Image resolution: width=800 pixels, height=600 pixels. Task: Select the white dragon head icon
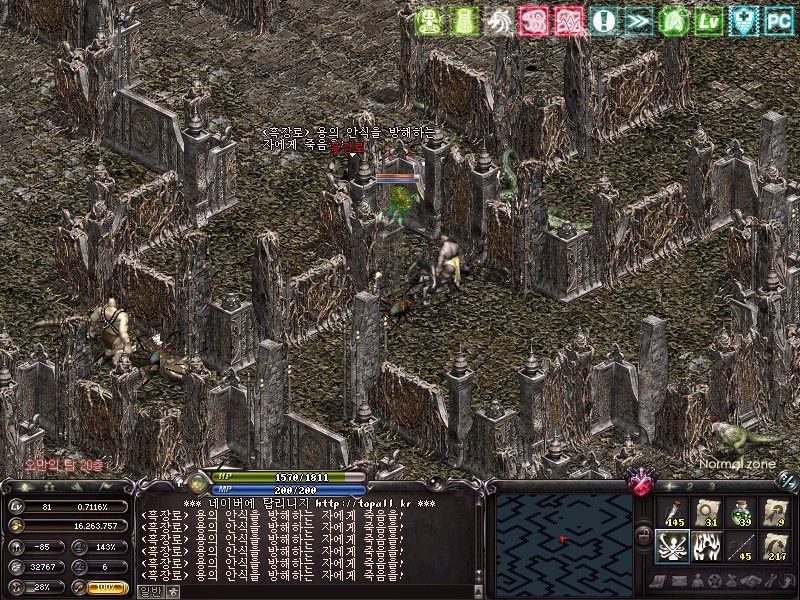[x=499, y=20]
